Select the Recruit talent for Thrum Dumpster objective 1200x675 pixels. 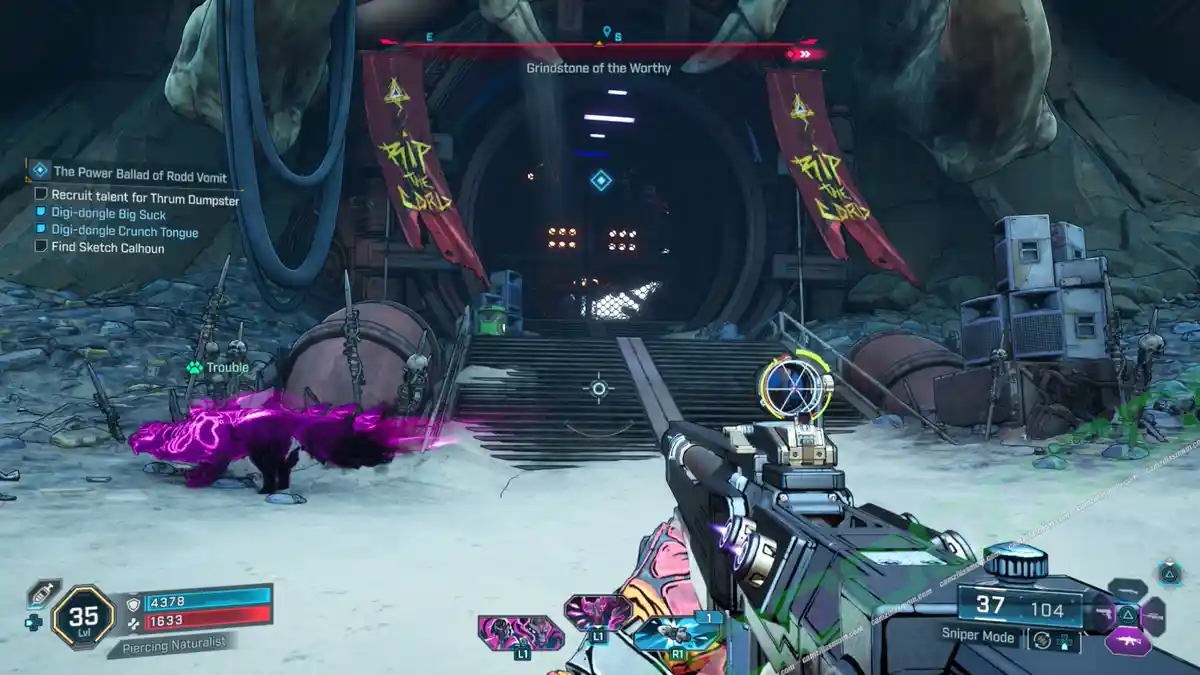point(145,200)
